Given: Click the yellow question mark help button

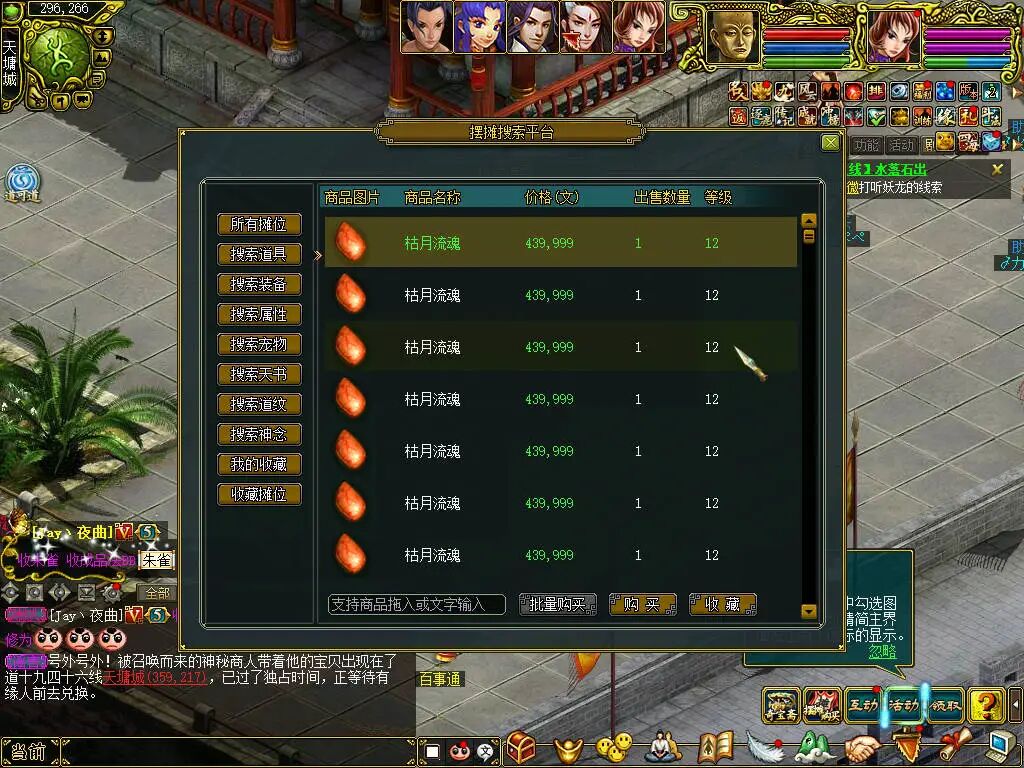Looking at the screenshot, I should coord(986,705).
